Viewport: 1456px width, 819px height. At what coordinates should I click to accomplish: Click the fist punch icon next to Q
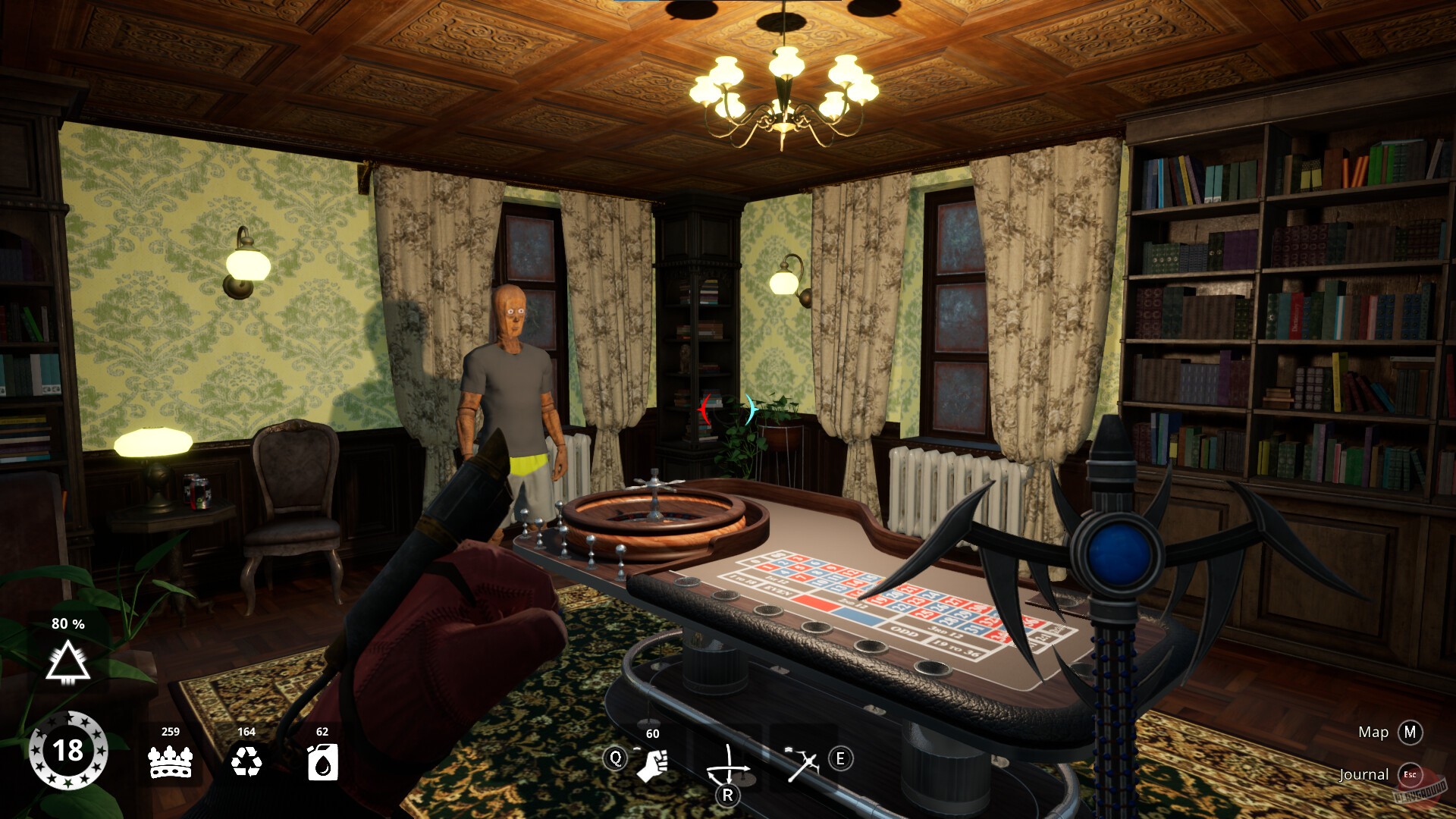[x=654, y=766]
